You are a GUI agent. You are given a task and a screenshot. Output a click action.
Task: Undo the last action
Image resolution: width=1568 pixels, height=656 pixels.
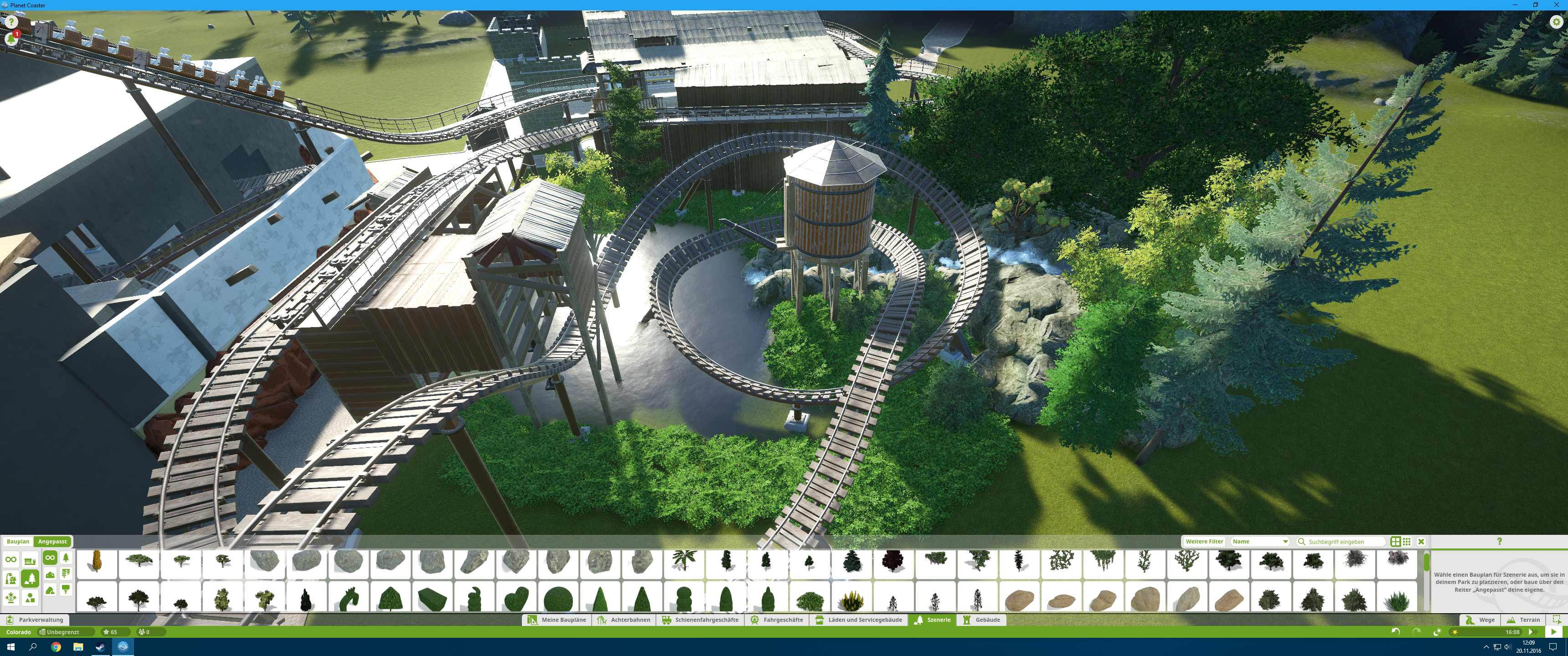[1395, 632]
